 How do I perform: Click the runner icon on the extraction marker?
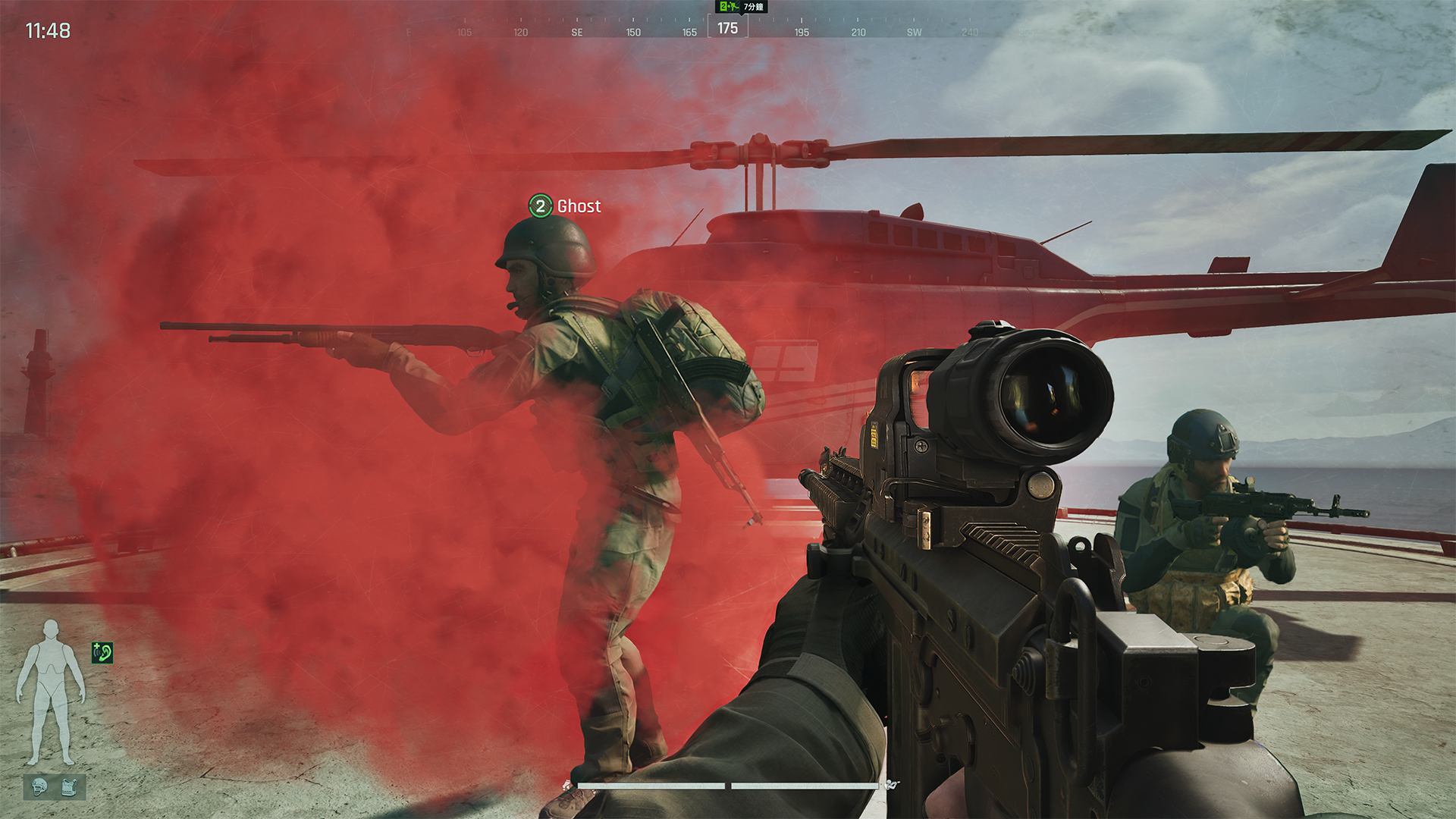pos(734,6)
